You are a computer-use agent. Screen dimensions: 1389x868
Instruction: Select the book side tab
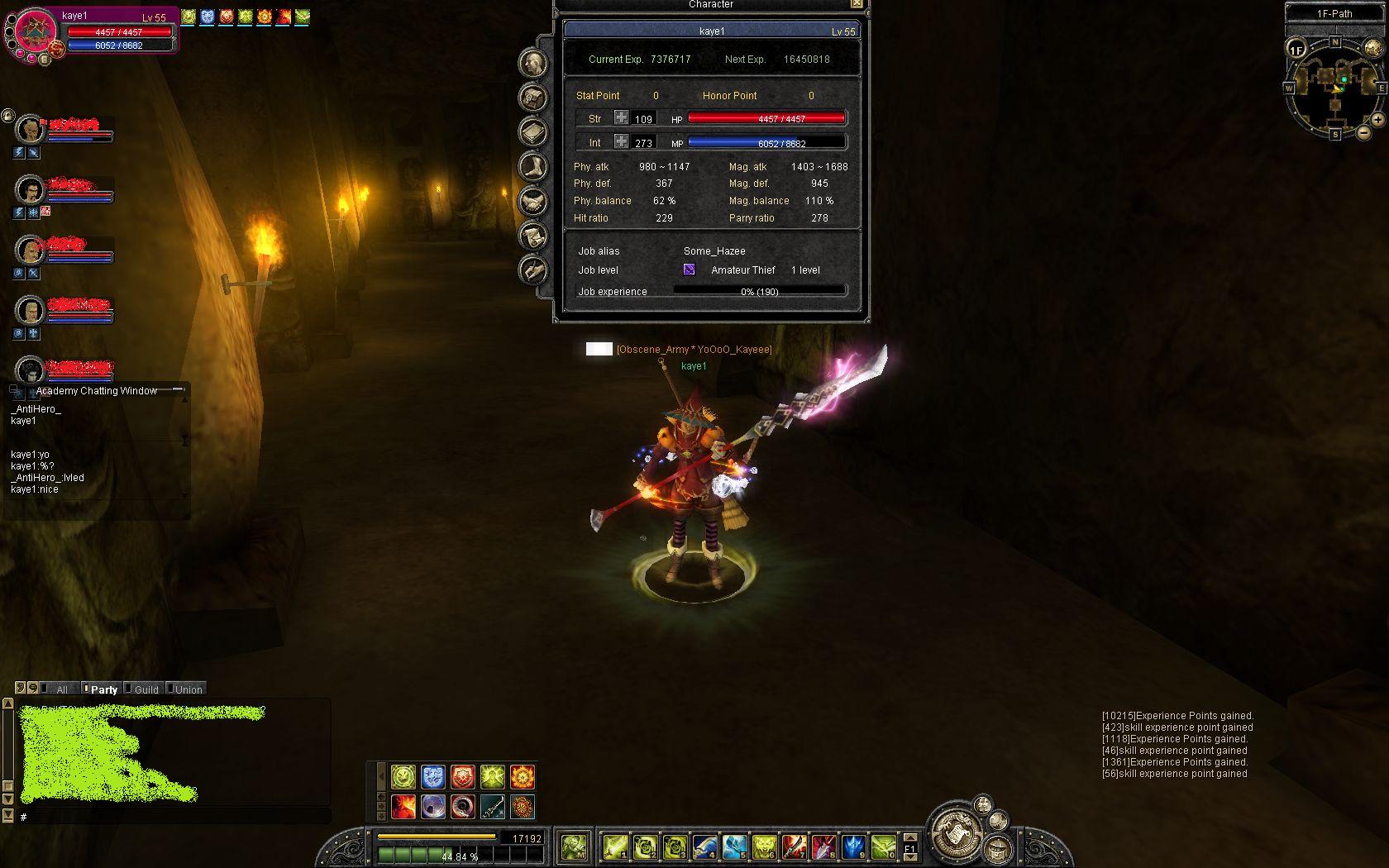532,132
